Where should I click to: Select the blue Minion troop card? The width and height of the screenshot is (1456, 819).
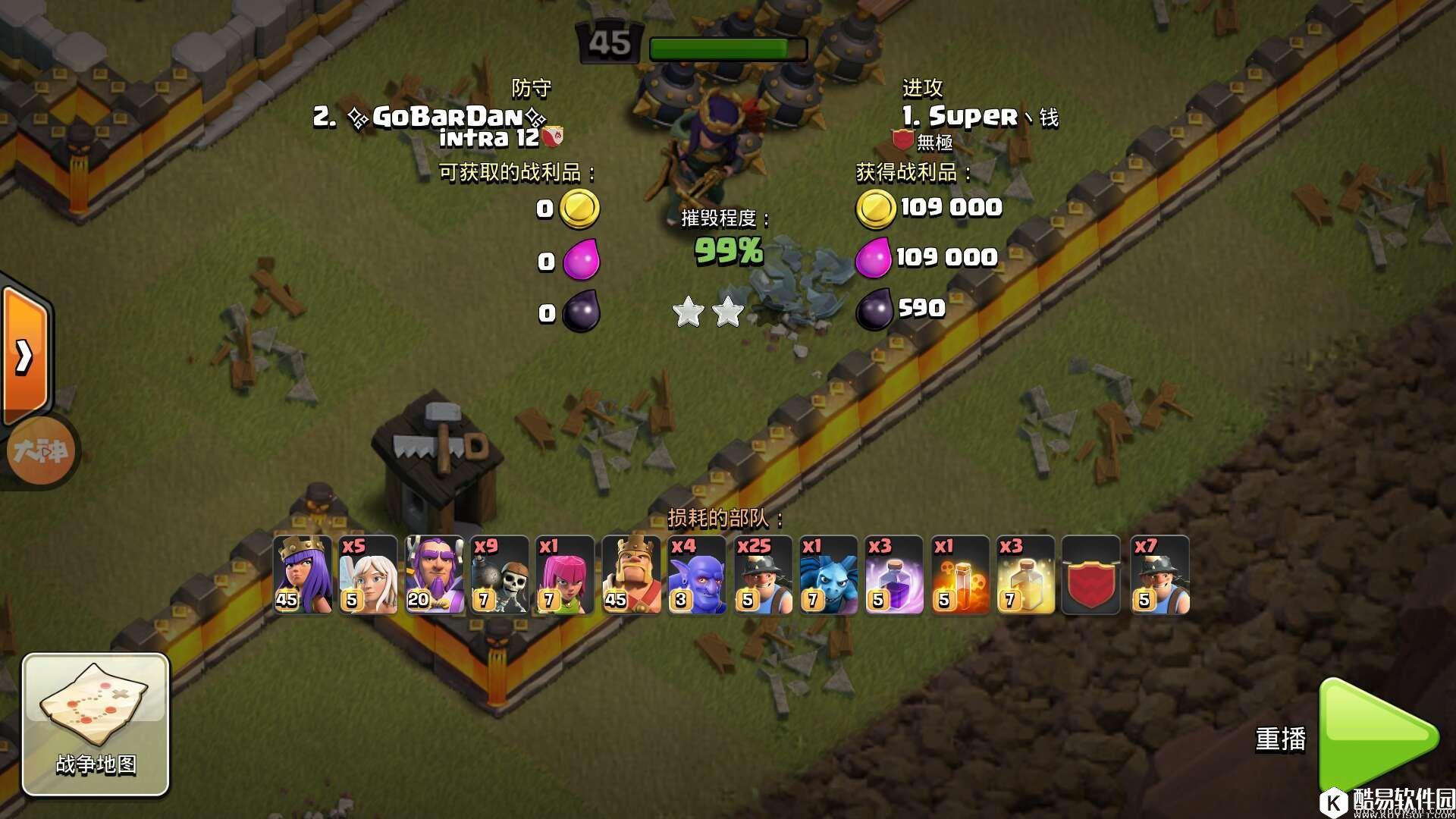pyautogui.click(x=828, y=575)
